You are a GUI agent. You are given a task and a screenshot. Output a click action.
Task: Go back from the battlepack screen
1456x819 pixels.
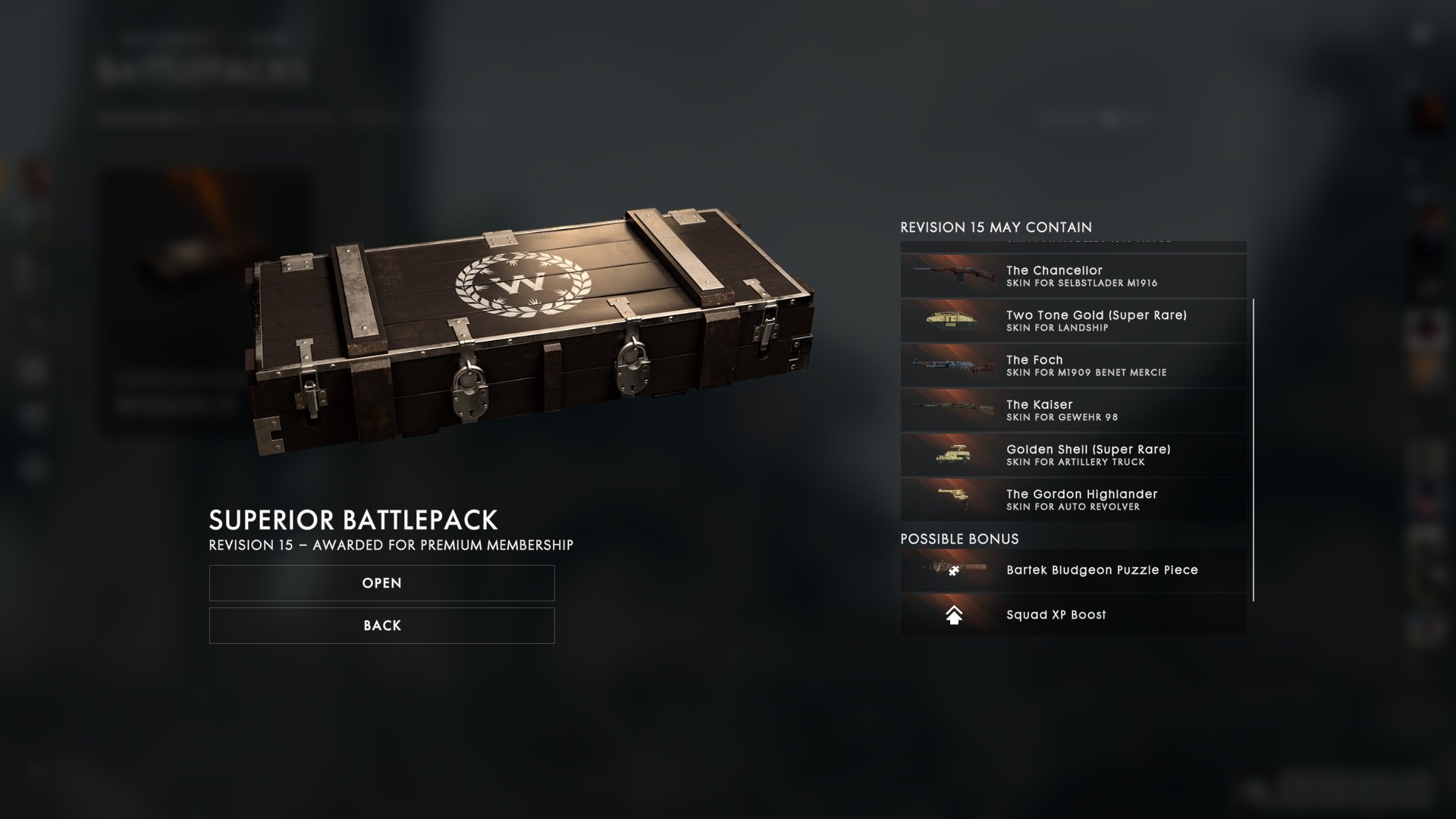pos(381,626)
